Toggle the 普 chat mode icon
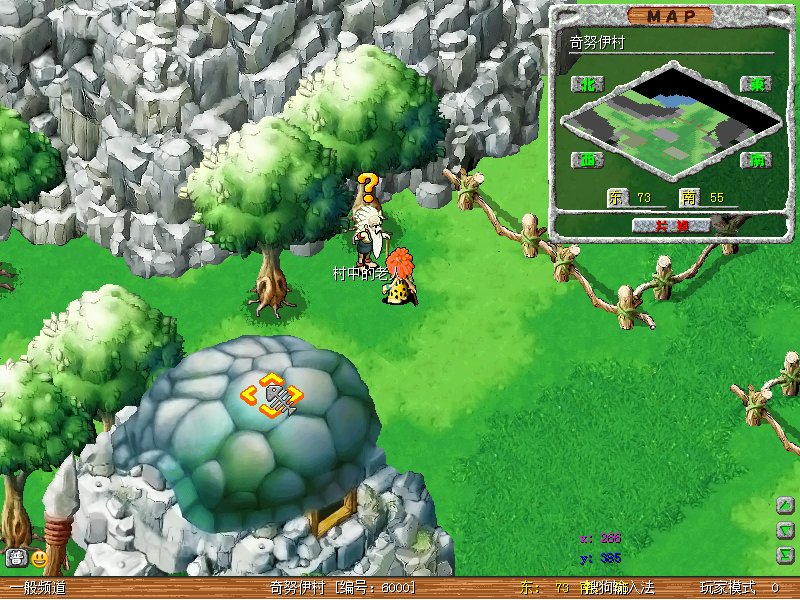The image size is (800, 600). (16, 558)
